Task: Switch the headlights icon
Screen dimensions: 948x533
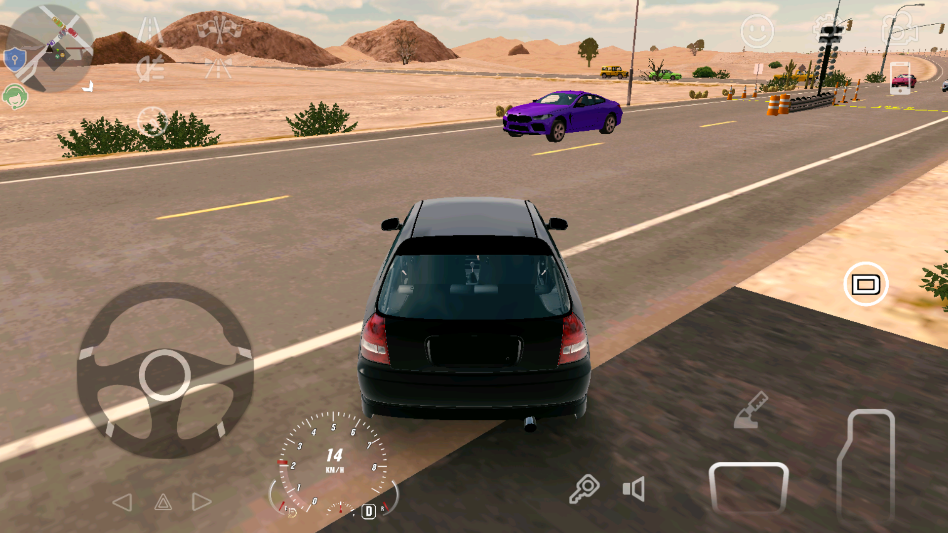Action: (151, 69)
